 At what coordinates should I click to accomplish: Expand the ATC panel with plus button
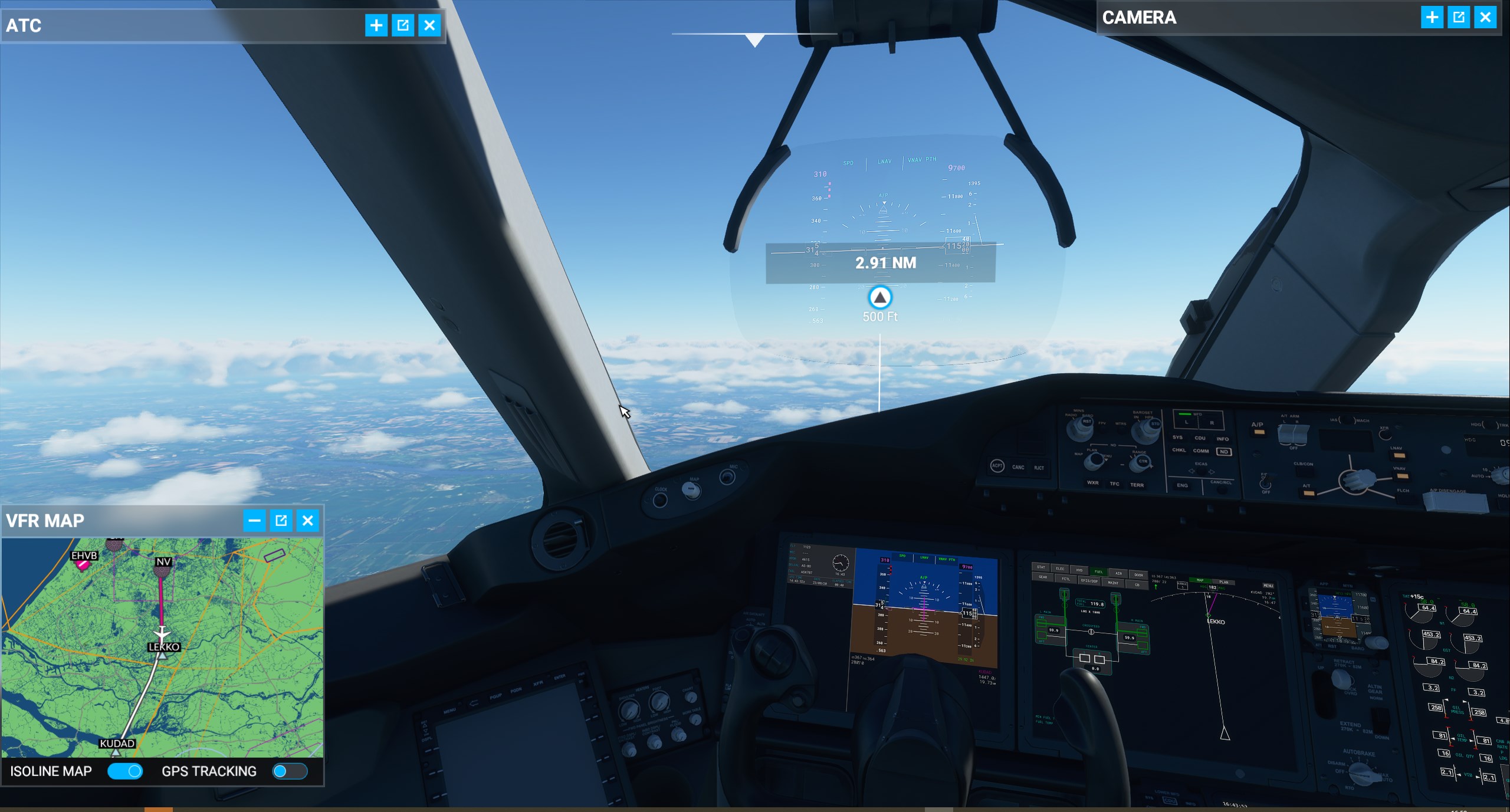click(376, 25)
